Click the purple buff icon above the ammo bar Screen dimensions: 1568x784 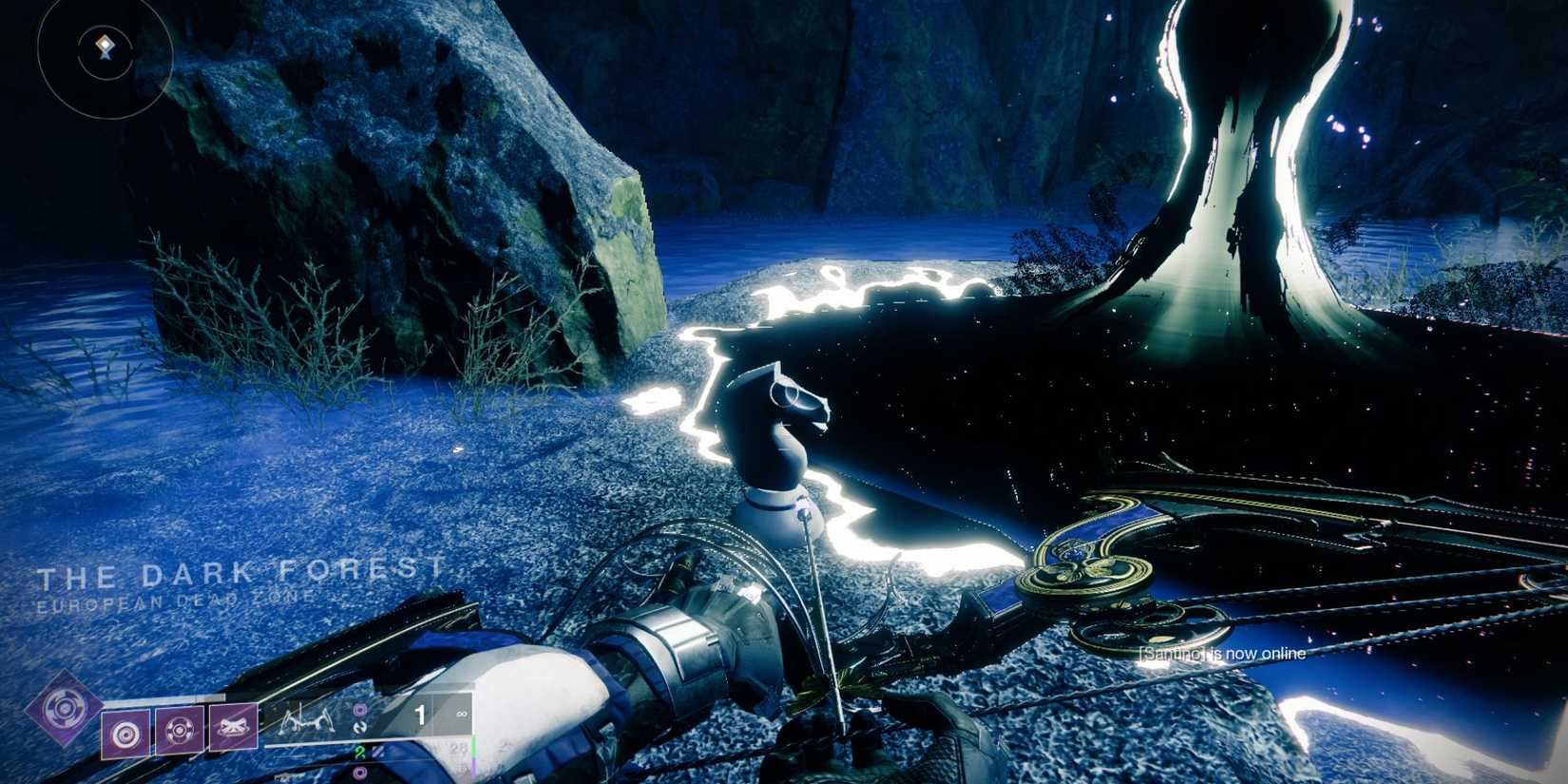coord(359,710)
